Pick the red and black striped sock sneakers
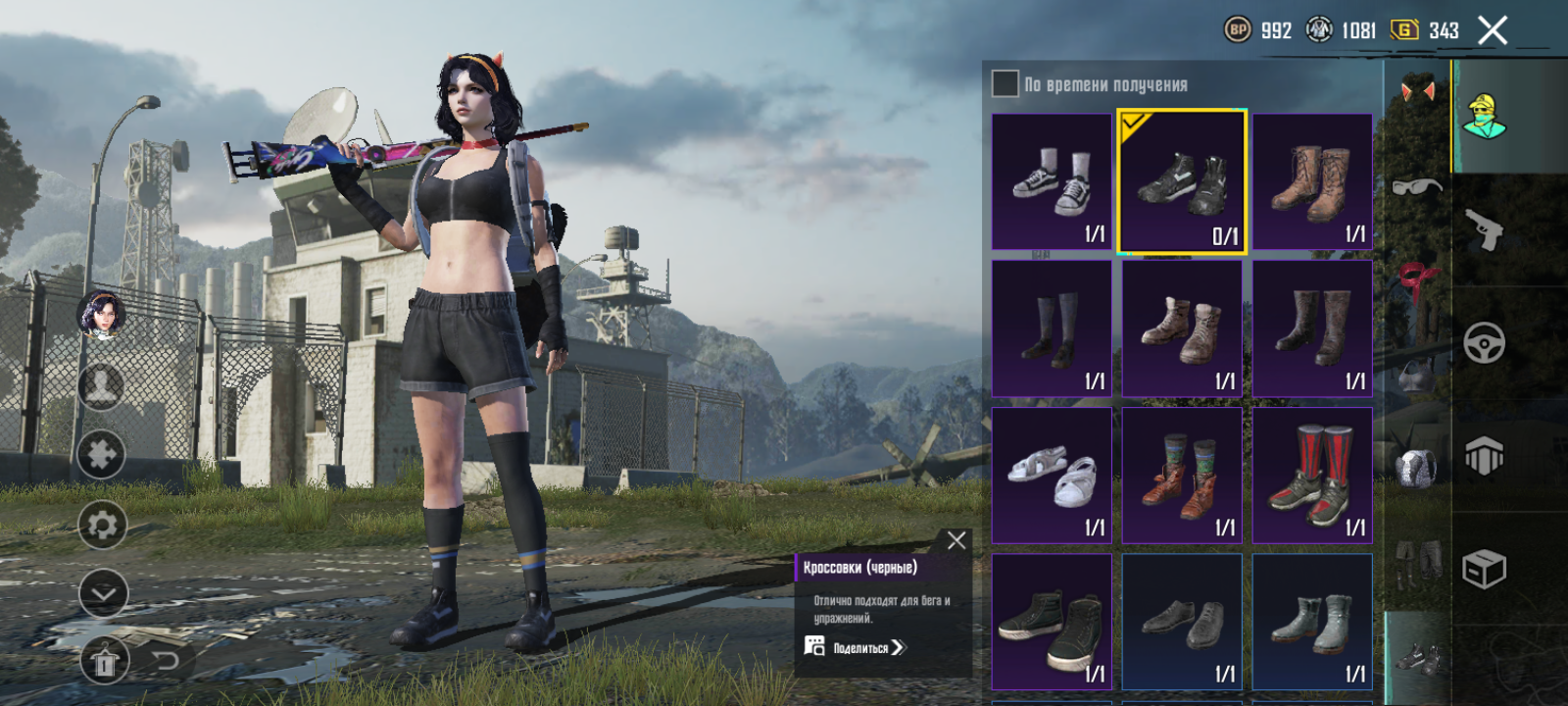 1312,476
